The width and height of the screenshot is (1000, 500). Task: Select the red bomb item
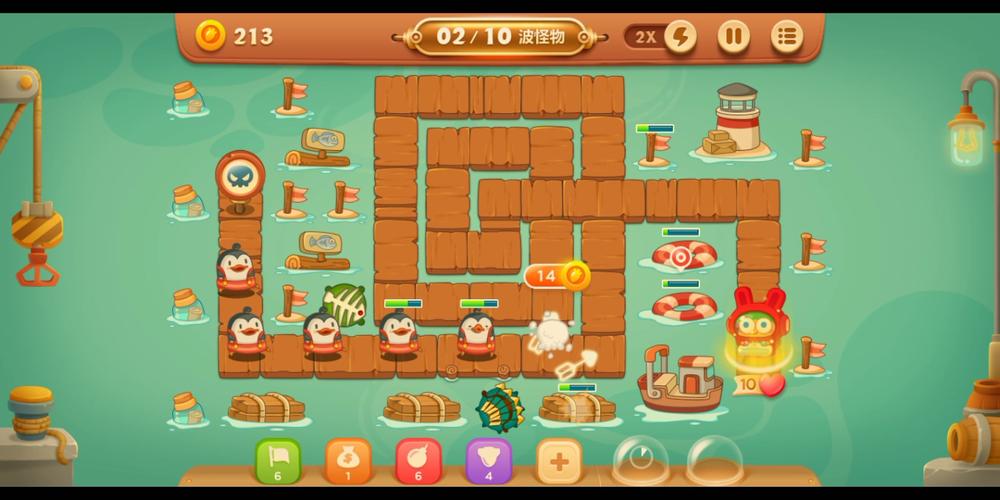(418, 461)
